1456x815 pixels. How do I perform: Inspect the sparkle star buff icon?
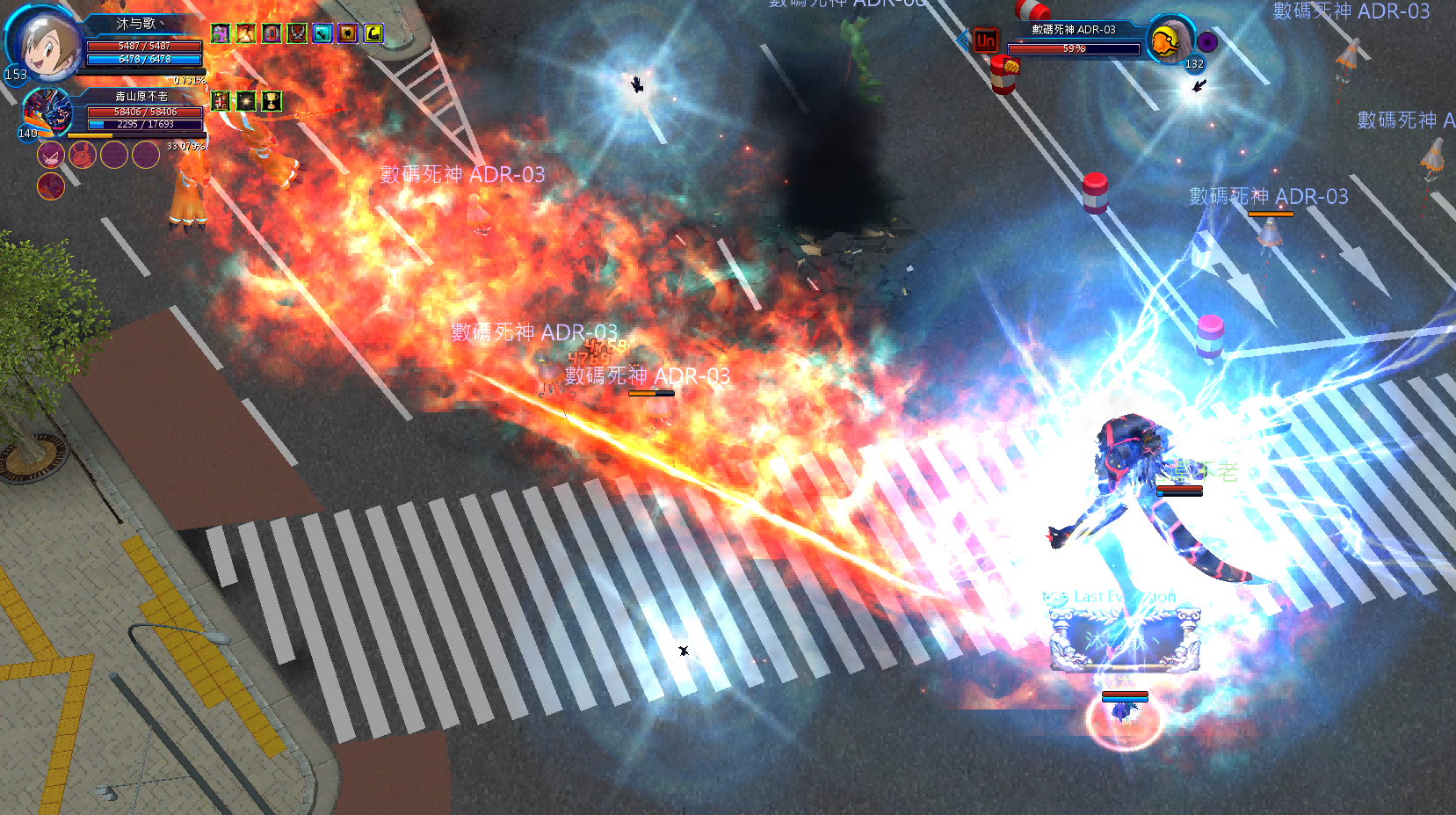click(x=246, y=101)
